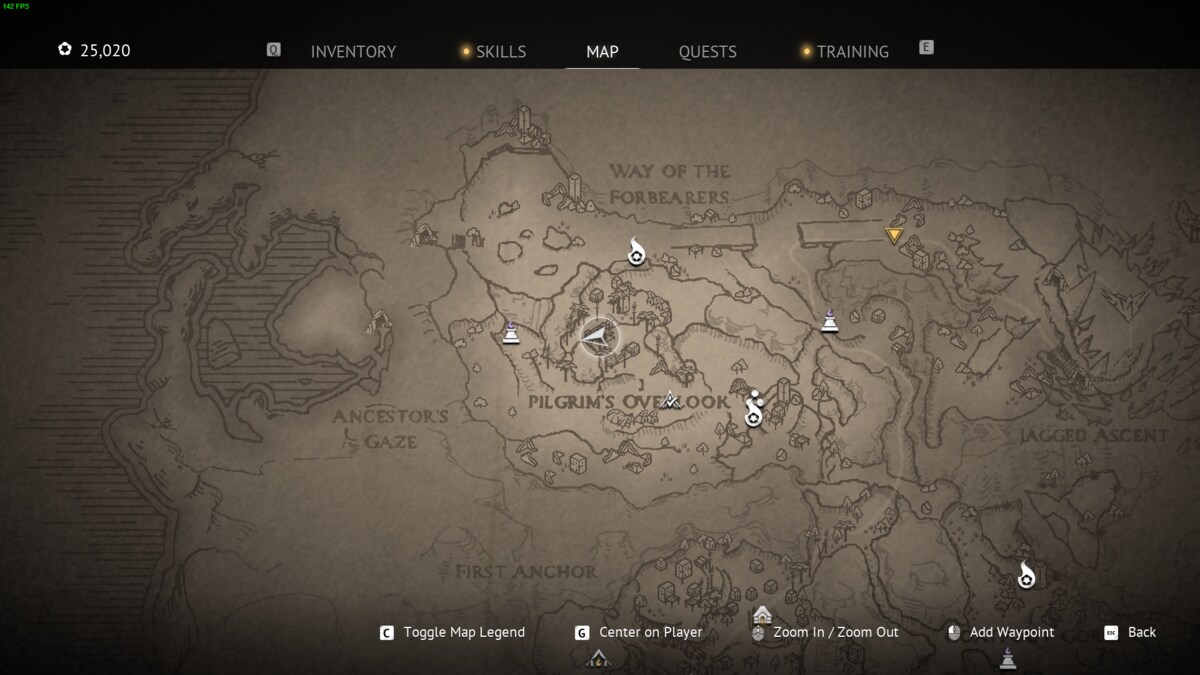Click the Add Waypoint option

pos(1011,632)
